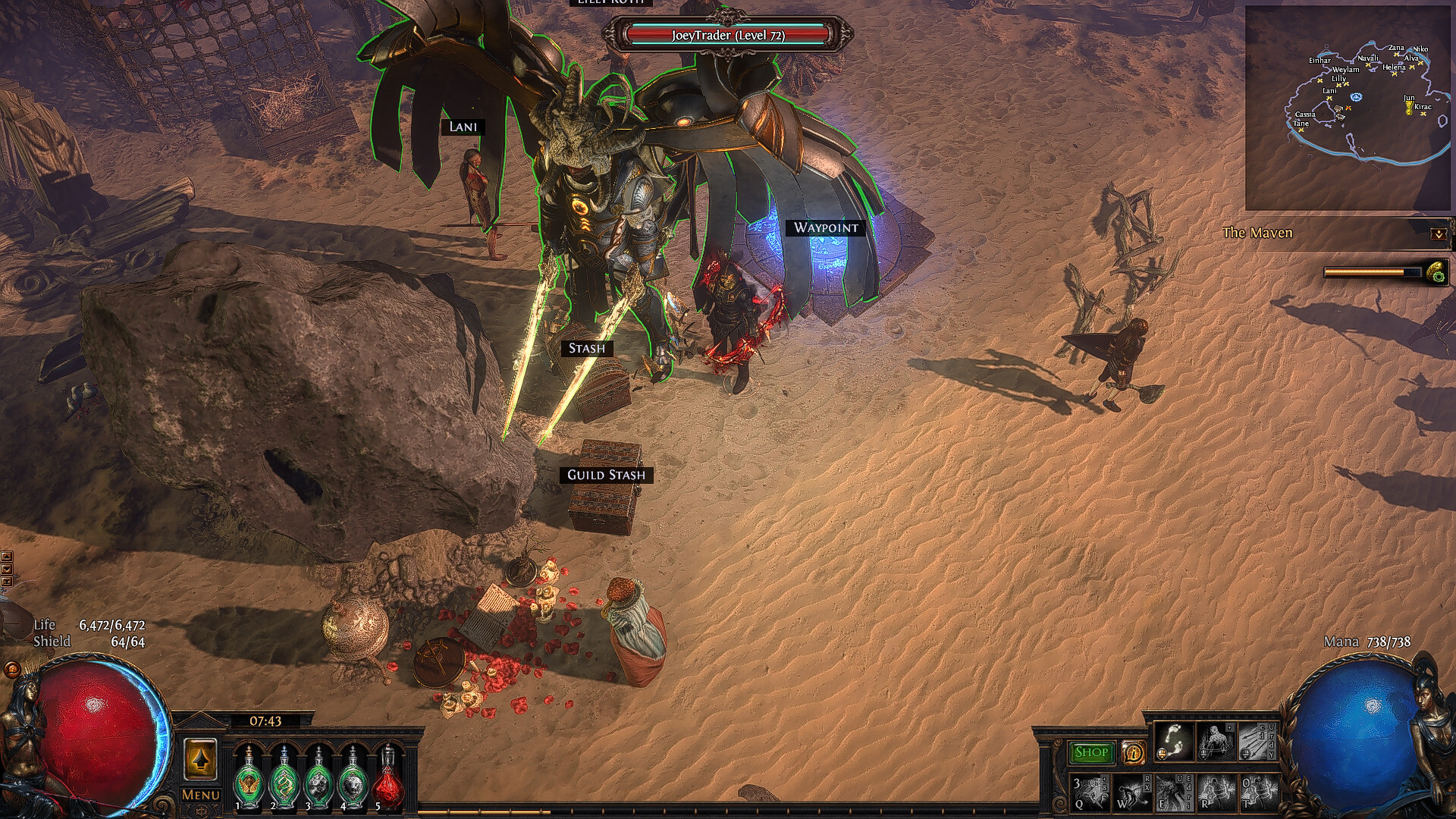Click the Stash label

pos(587,348)
